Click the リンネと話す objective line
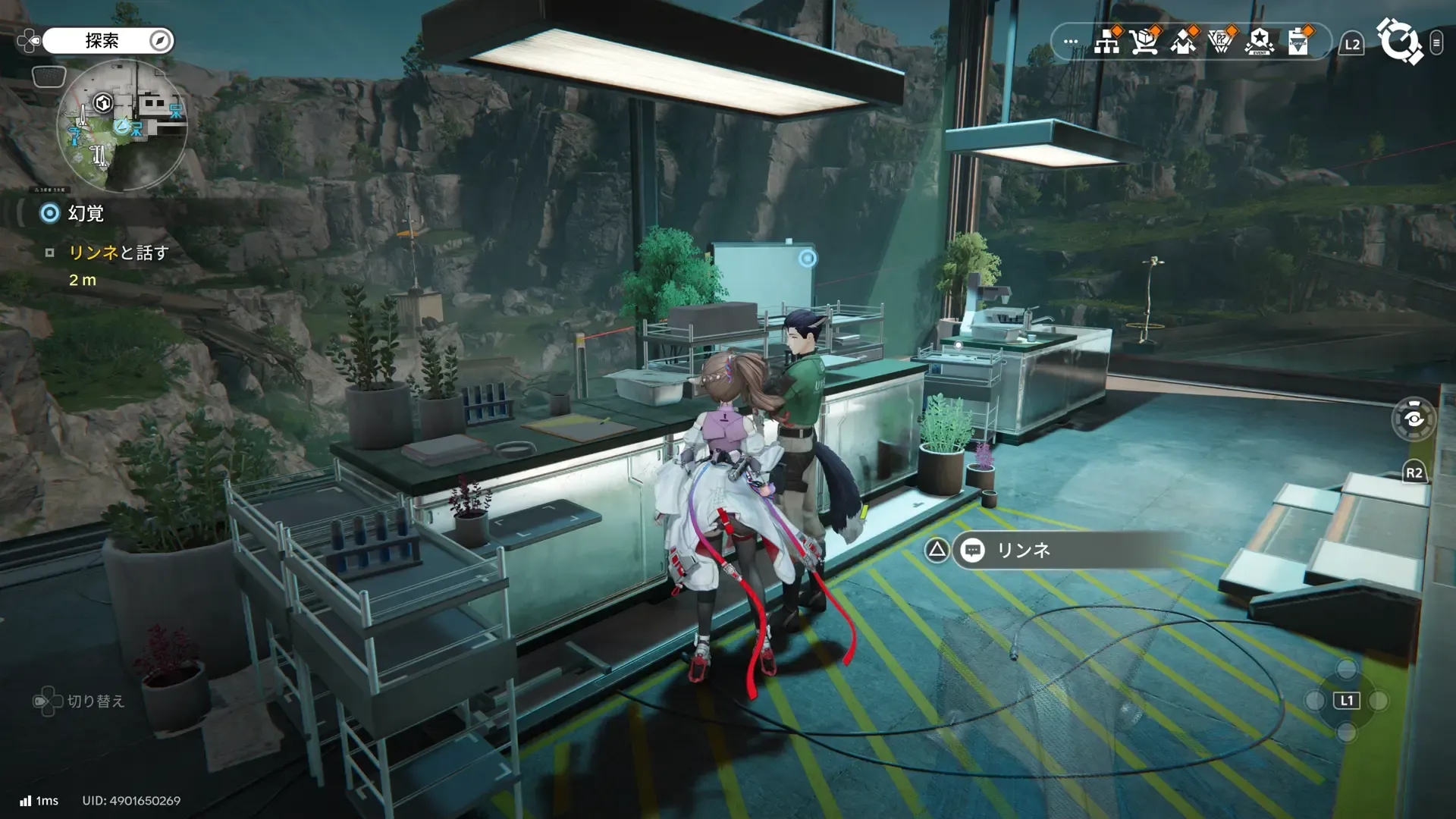1456x819 pixels. (x=118, y=253)
